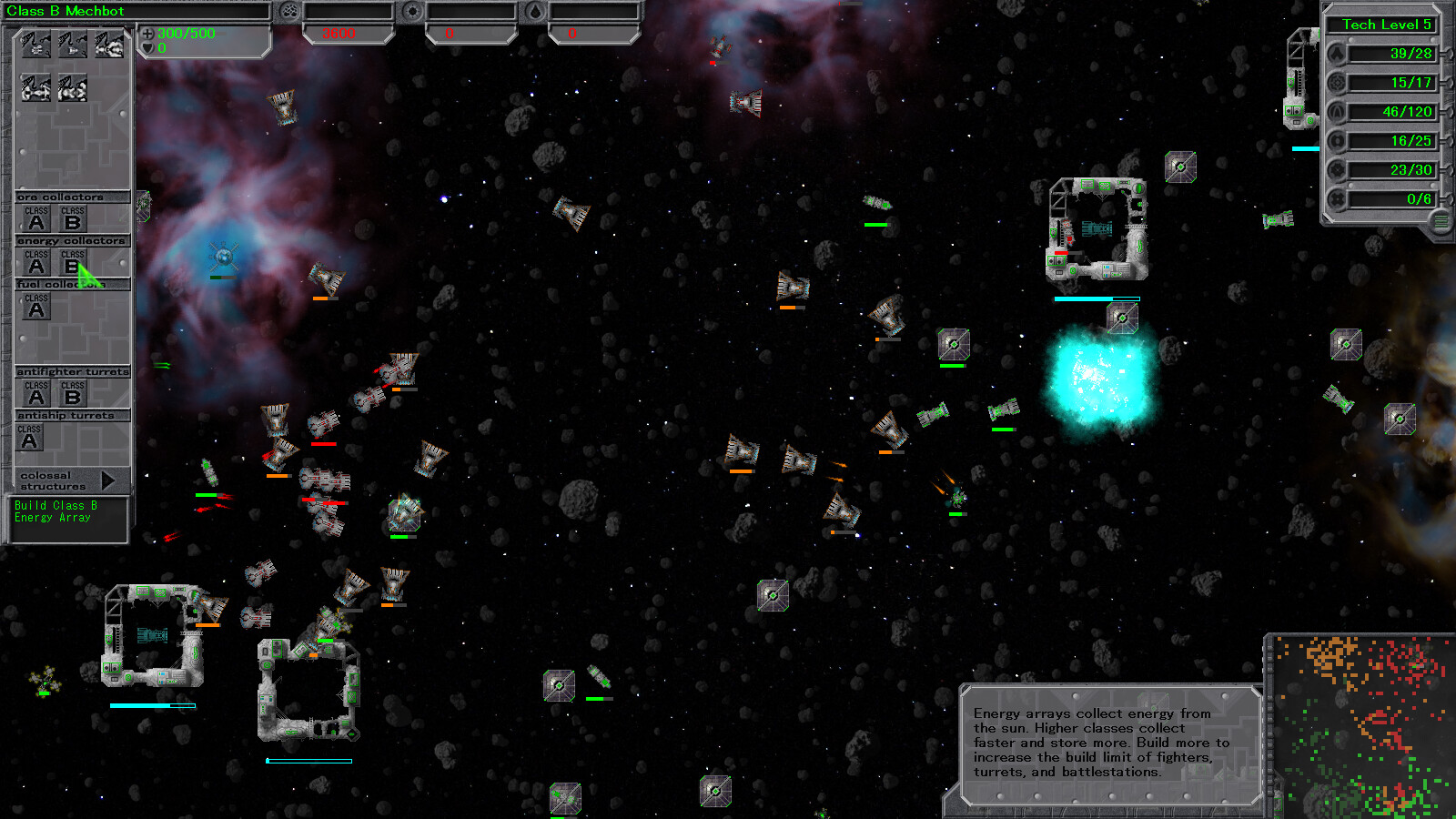This screenshot has width=1456, height=819.
Task: Open the hamburger menu on the tech panel
Action: click(1440, 219)
